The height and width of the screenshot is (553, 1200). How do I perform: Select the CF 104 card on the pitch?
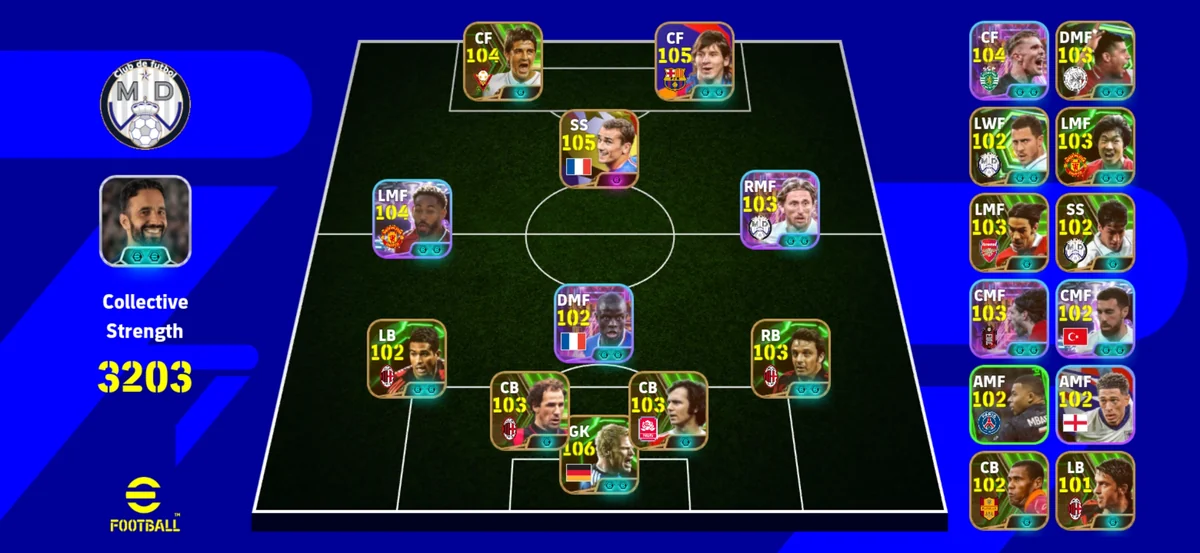click(x=502, y=61)
